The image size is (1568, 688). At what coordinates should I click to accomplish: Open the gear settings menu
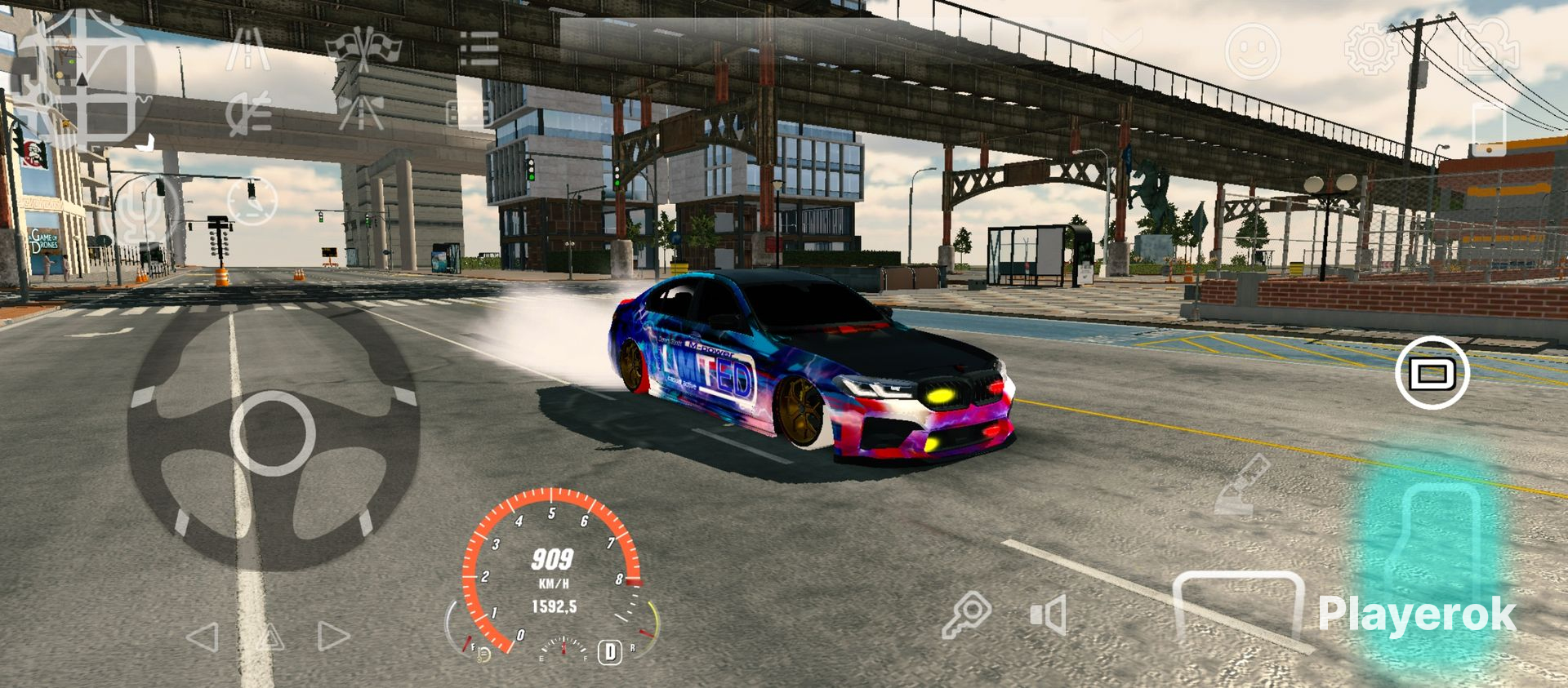1371,49
